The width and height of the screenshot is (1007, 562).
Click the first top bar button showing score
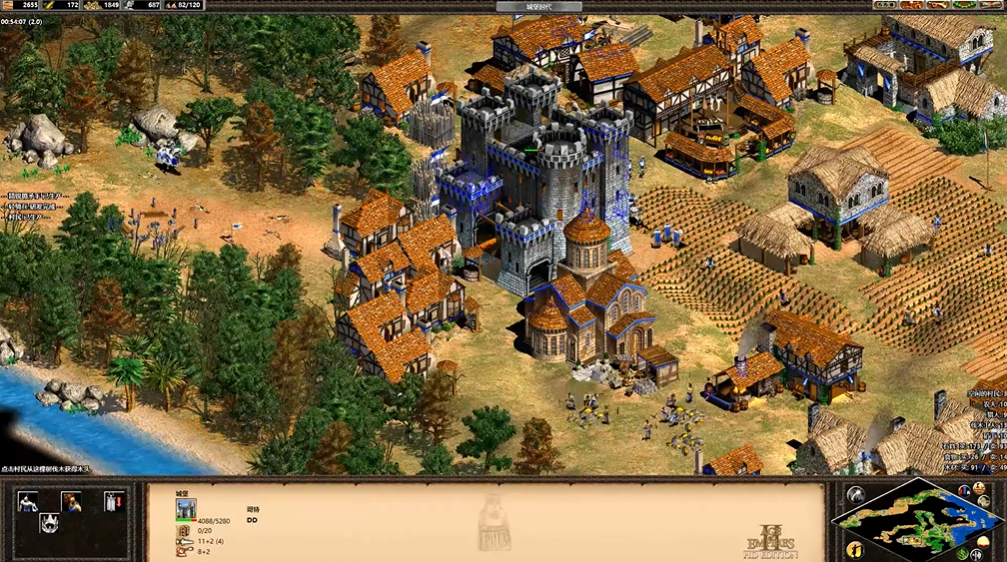tap(884, 5)
